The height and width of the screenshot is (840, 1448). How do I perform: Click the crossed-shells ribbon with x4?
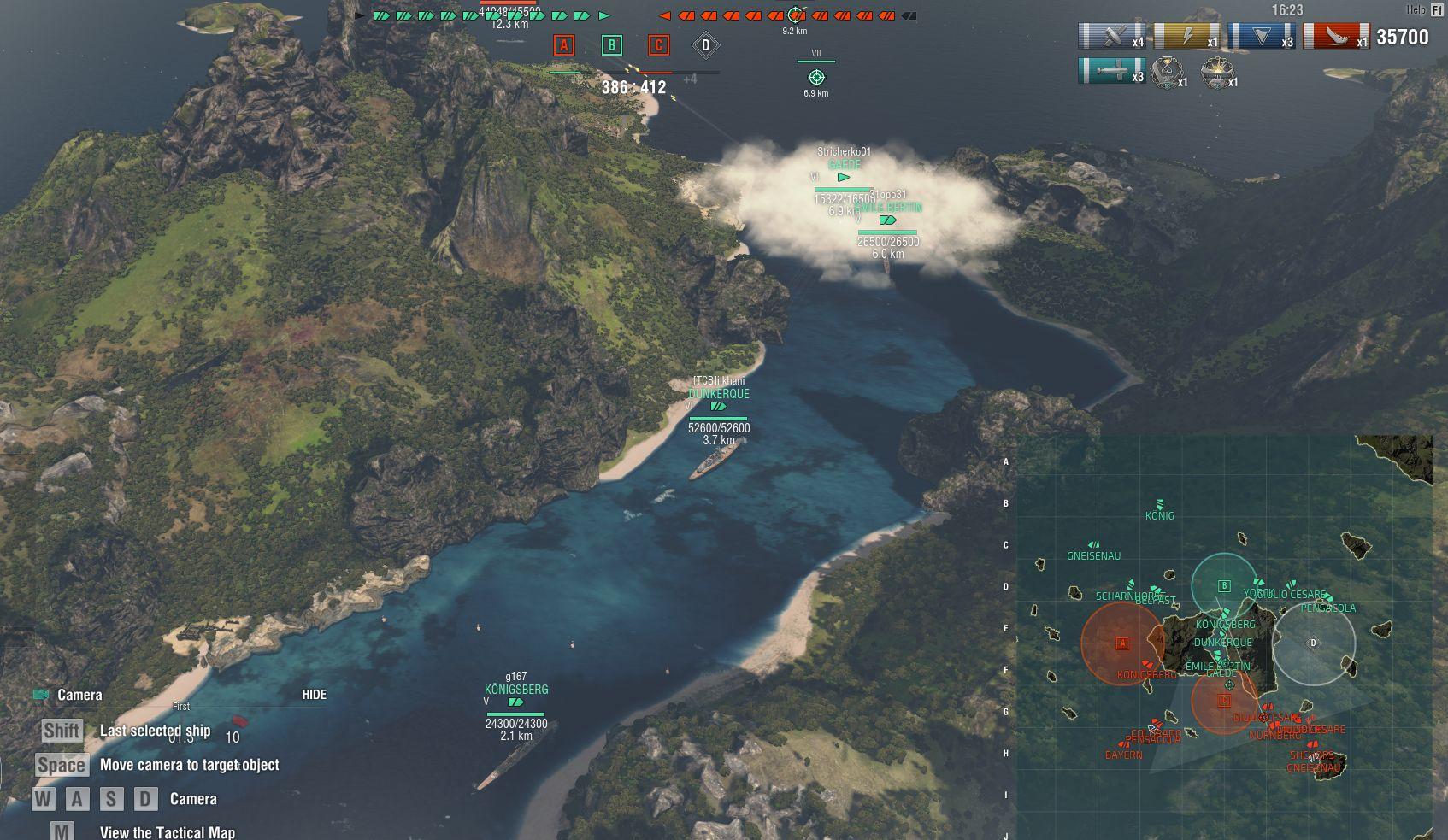click(1111, 37)
